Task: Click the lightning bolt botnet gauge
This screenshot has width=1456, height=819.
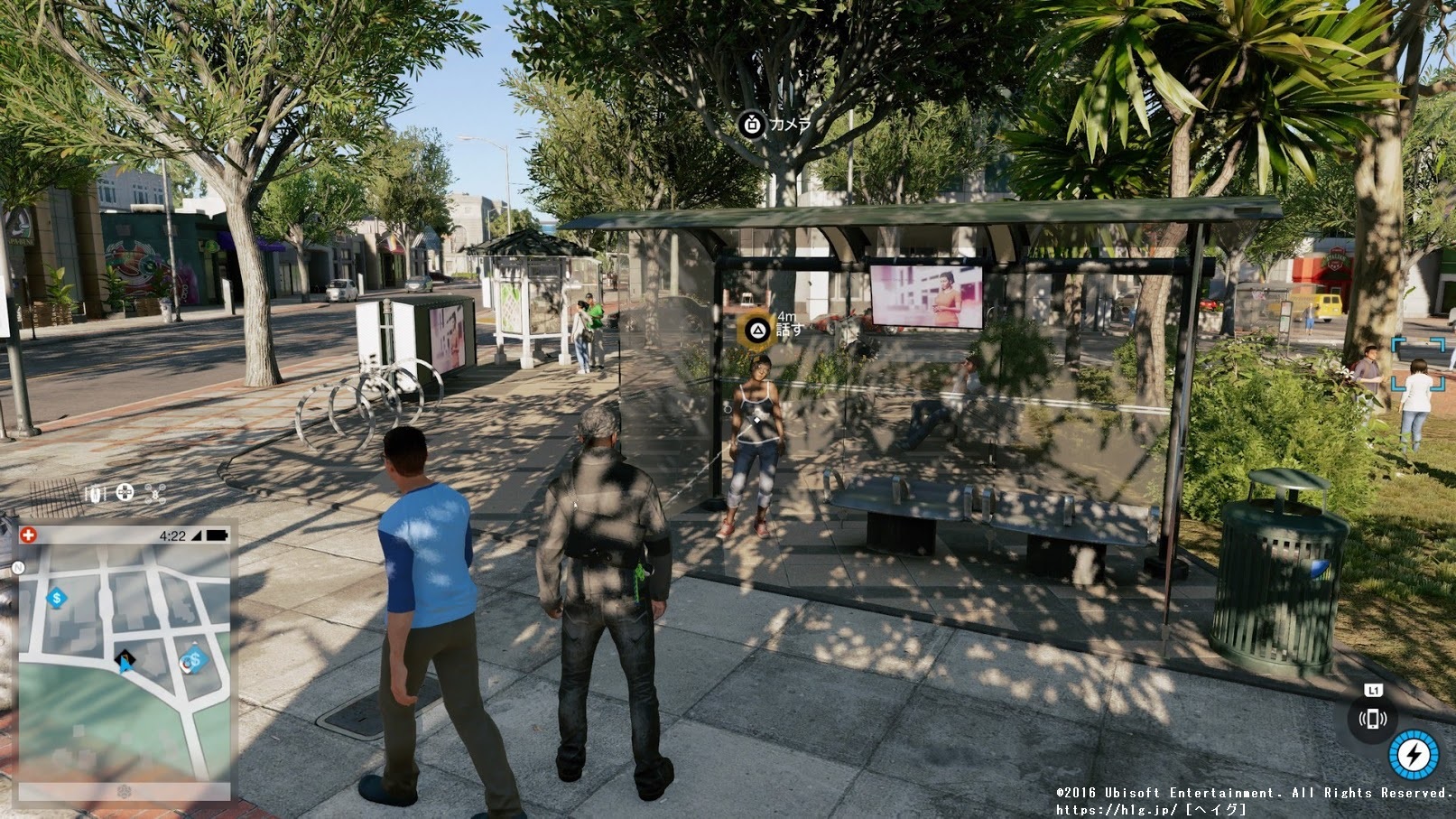Action: 1413,754
